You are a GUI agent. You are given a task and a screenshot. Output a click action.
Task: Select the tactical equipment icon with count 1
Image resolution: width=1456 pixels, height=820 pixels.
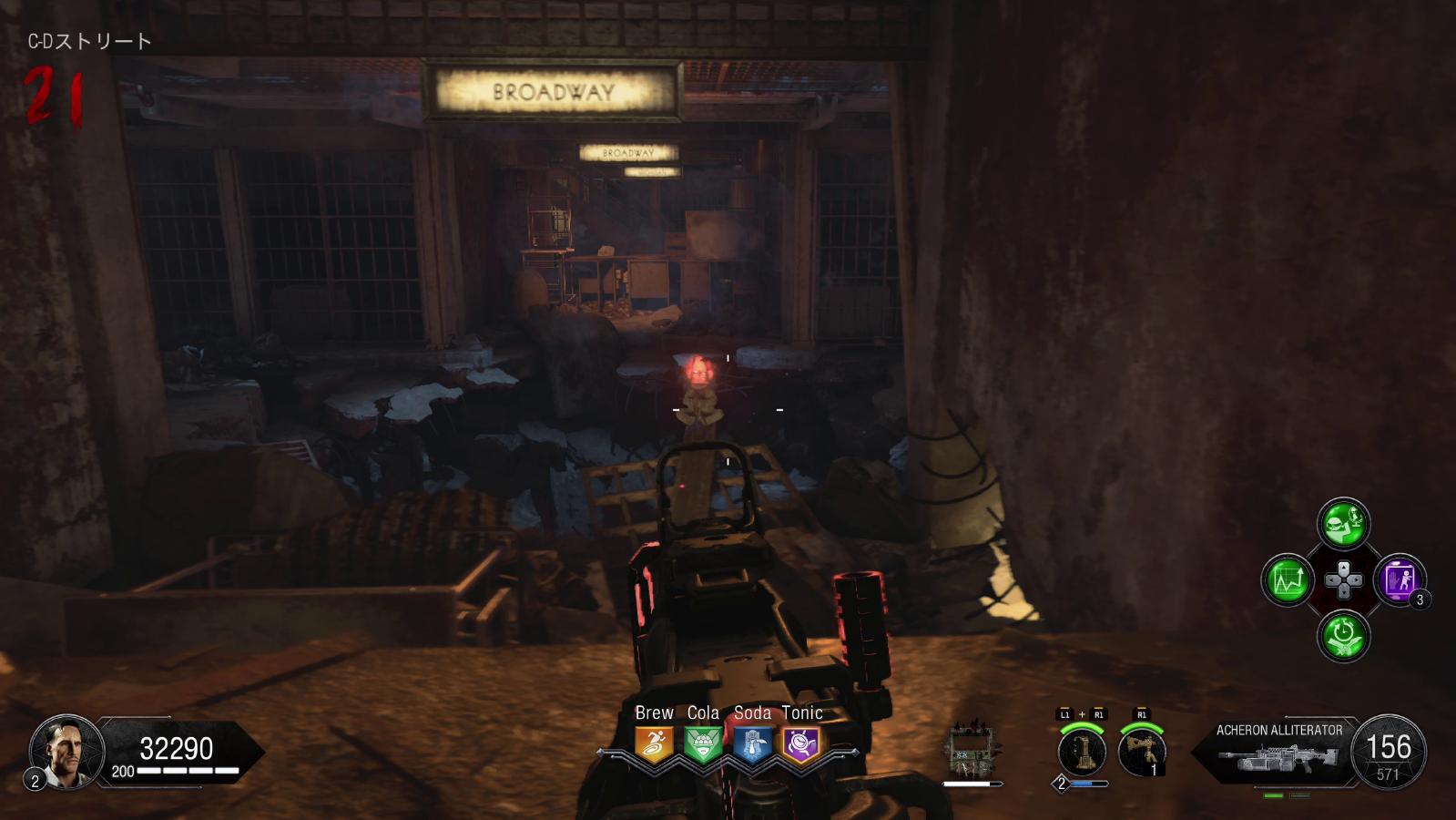click(x=1141, y=753)
